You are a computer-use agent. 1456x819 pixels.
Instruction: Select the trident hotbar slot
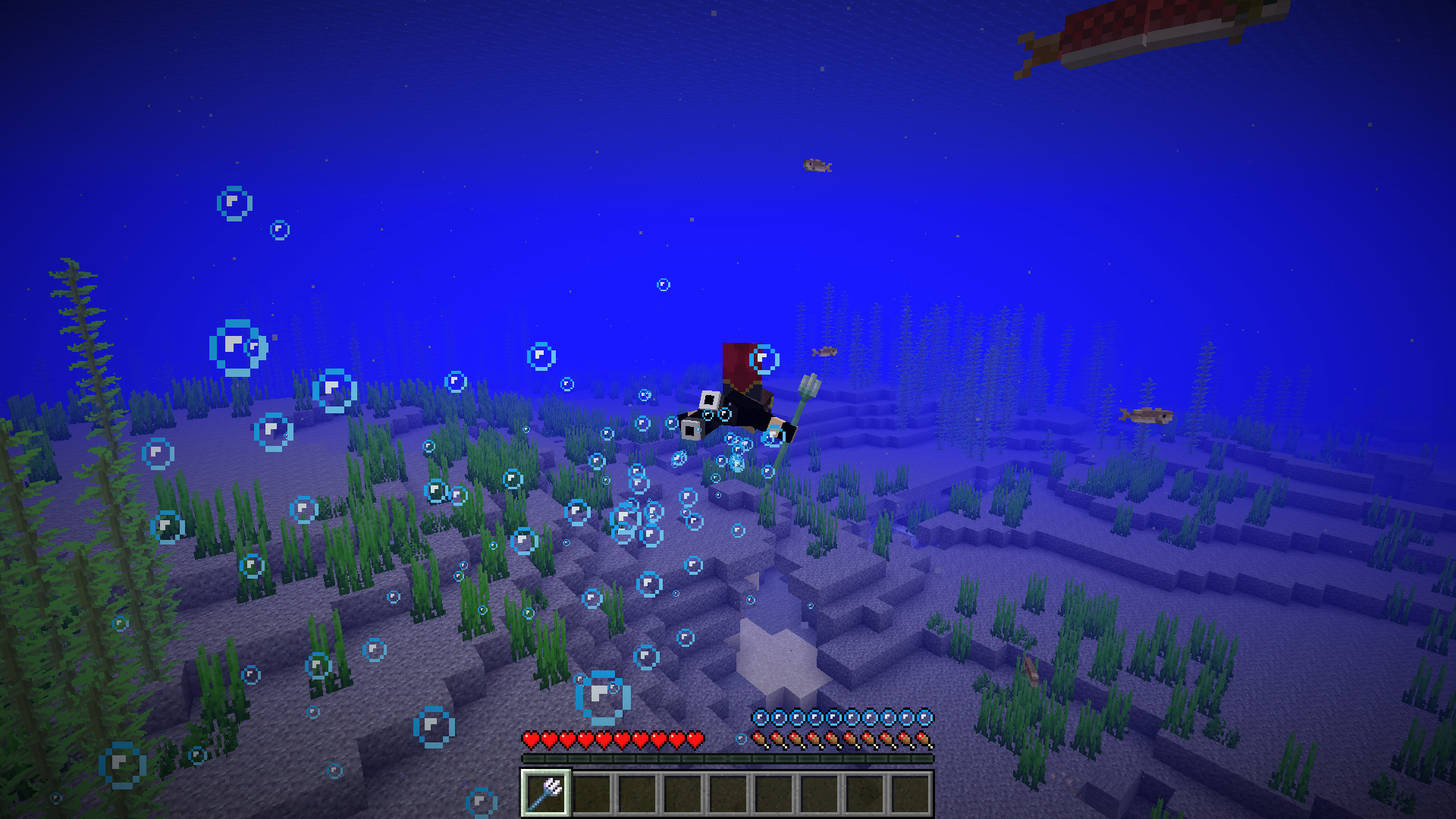pos(546,793)
